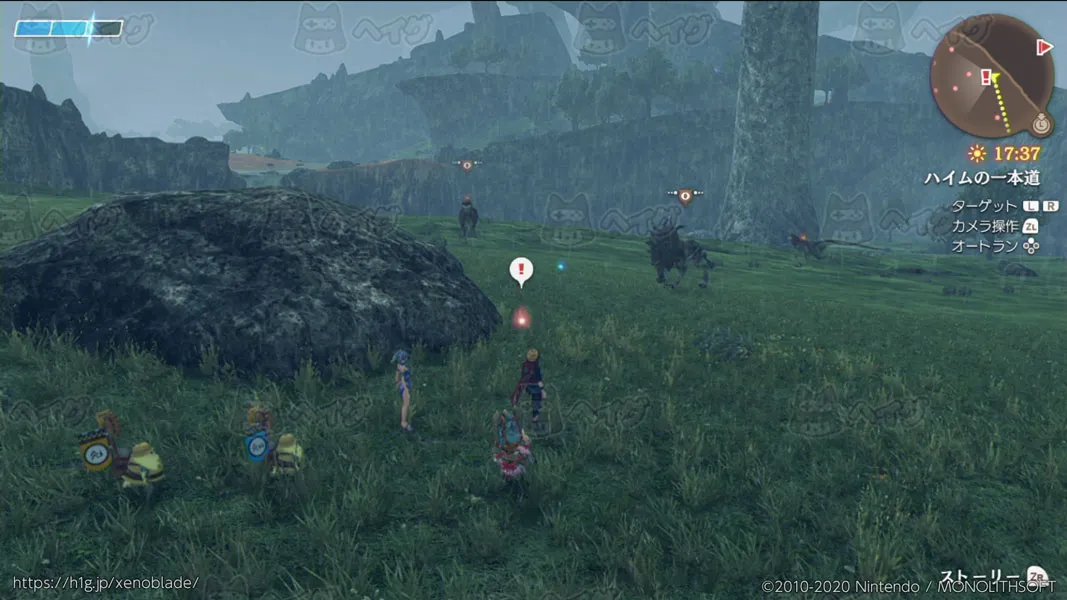Open the circular minimap
Viewport: 1067px width, 600px height.
click(991, 76)
